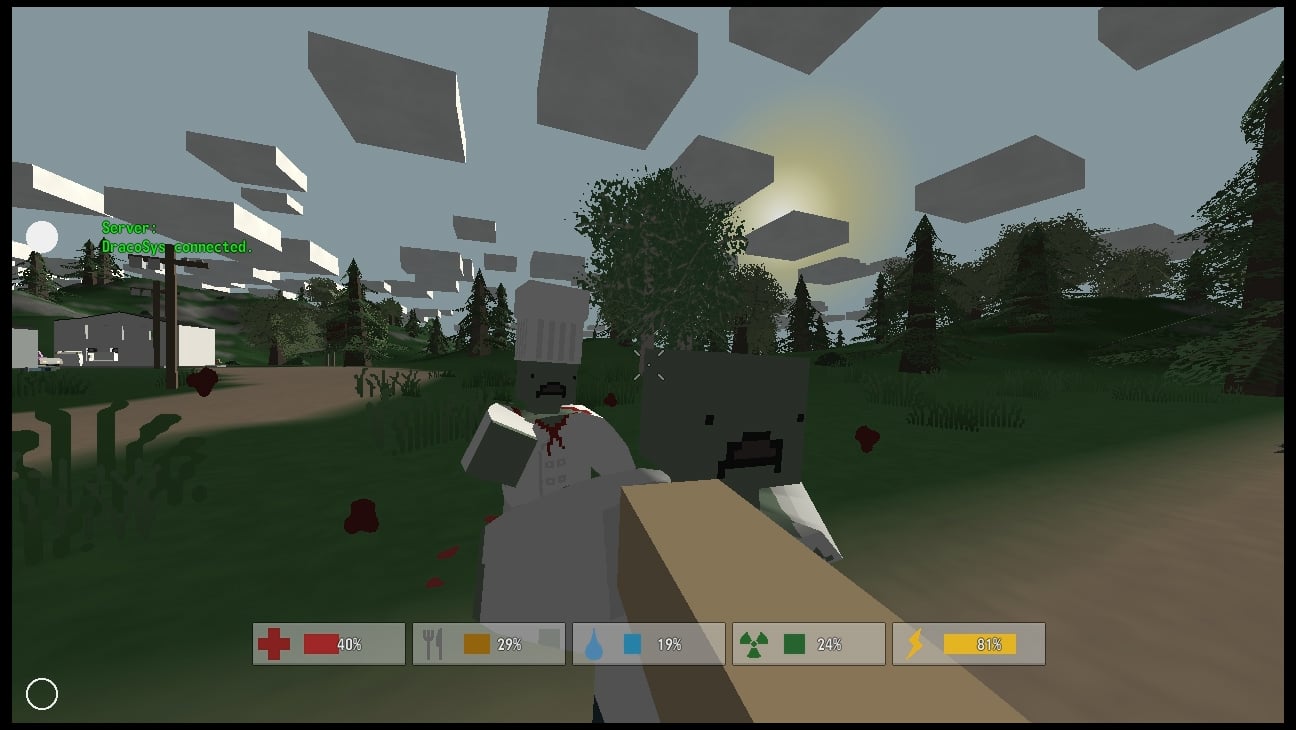Click the DracoSys connected message

pyautogui.click(x=173, y=245)
